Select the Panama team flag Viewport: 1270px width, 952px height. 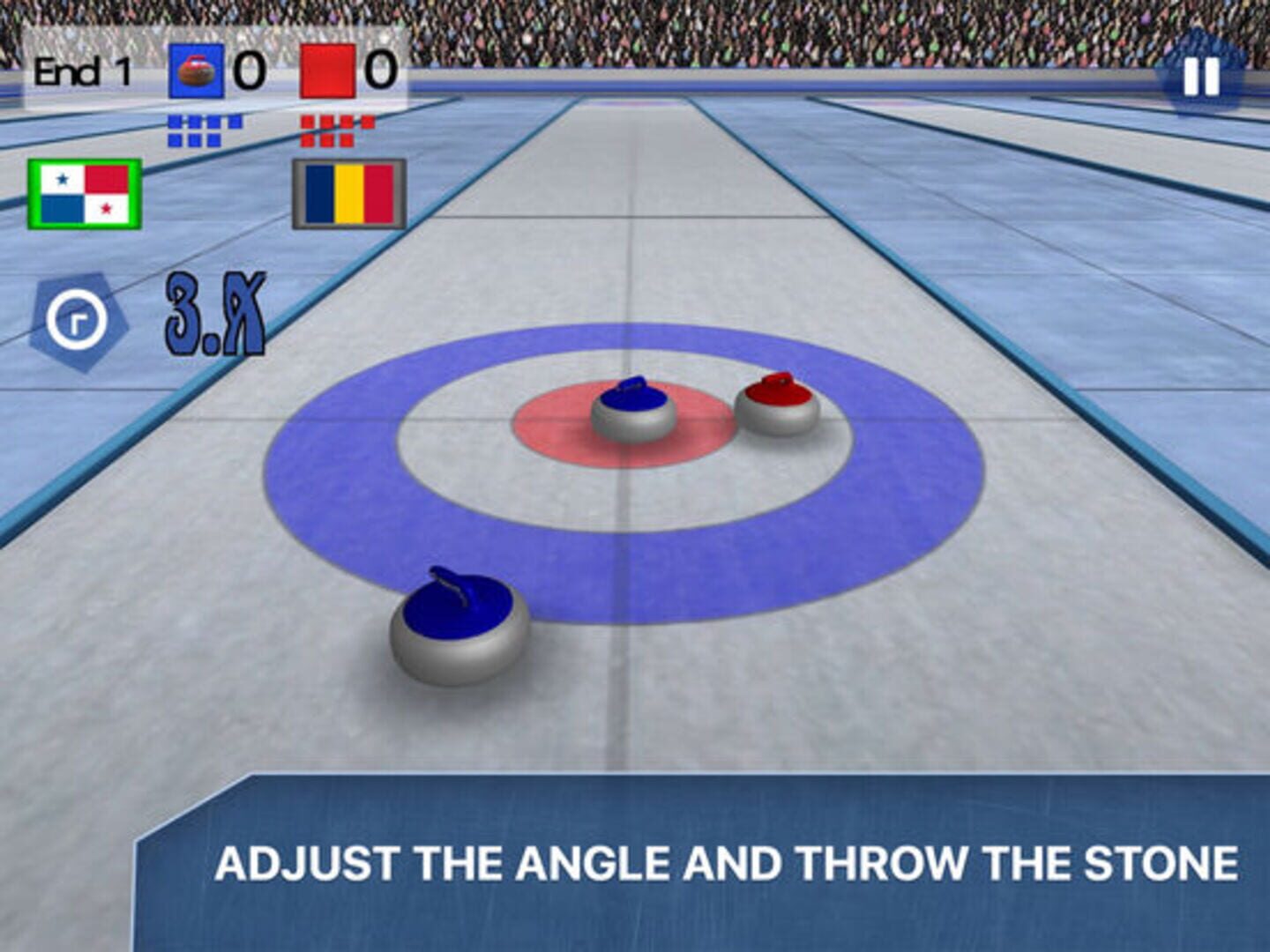pyautogui.click(x=85, y=194)
